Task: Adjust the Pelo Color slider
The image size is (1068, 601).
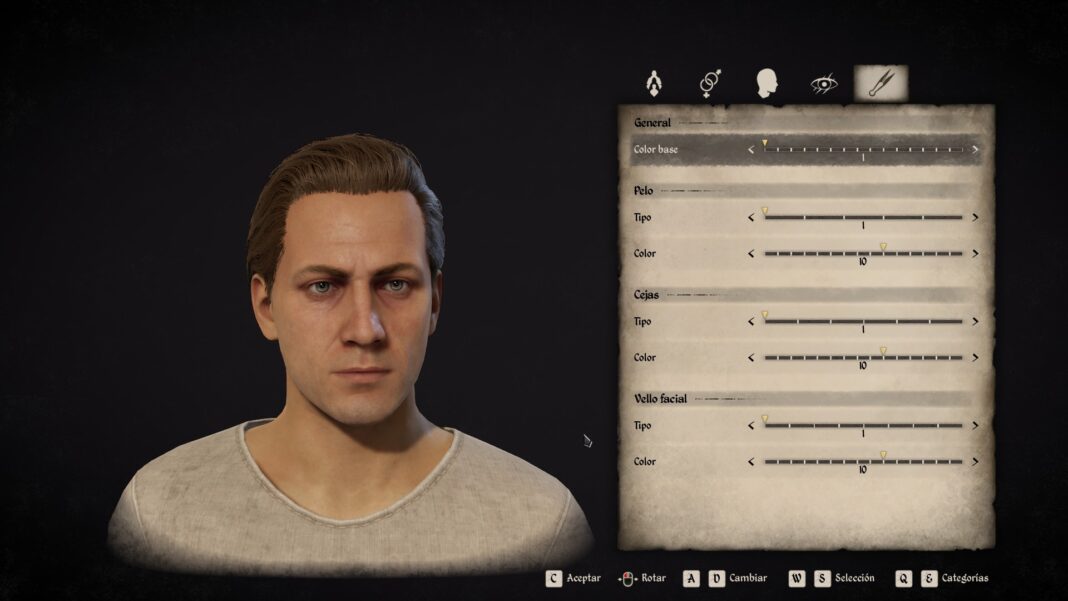Action: pyautogui.click(x=863, y=253)
